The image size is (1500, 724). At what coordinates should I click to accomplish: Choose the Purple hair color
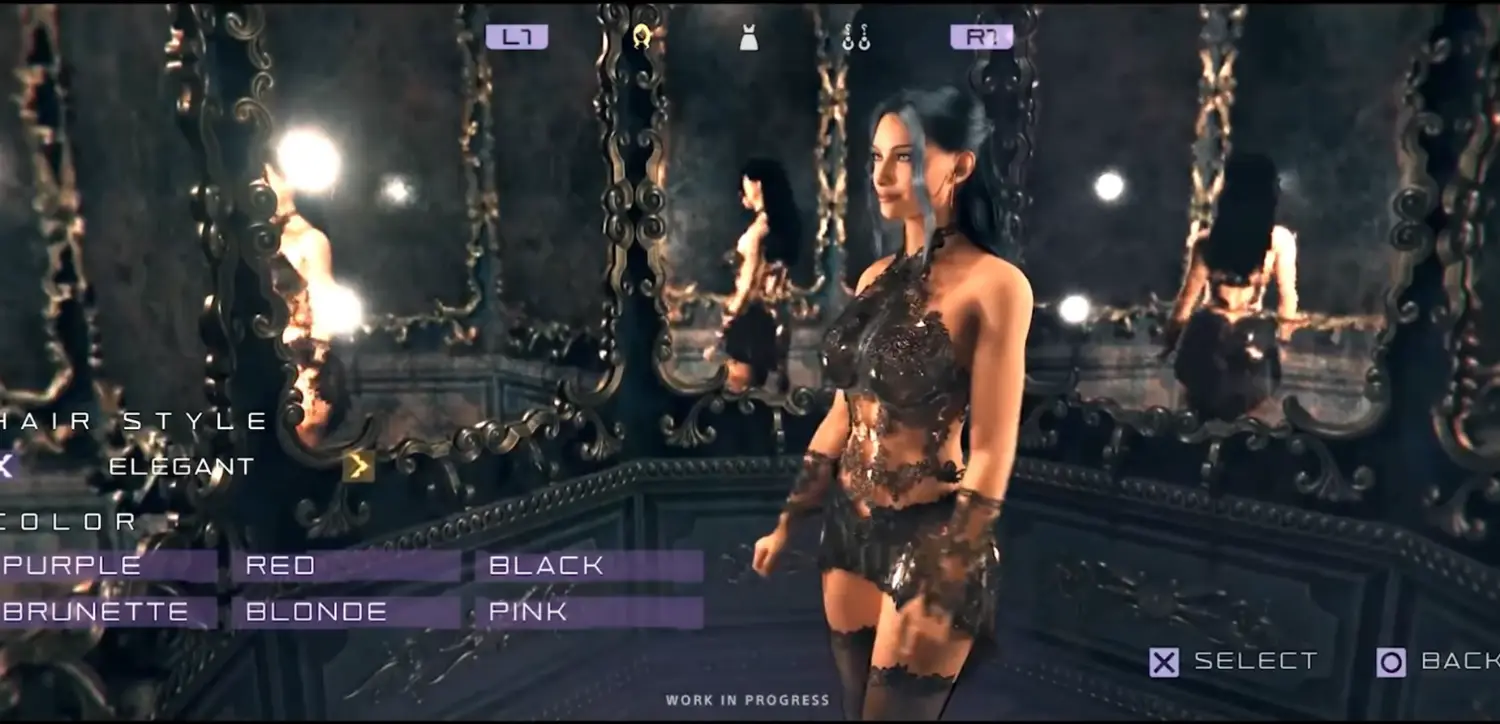click(x=108, y=566)
